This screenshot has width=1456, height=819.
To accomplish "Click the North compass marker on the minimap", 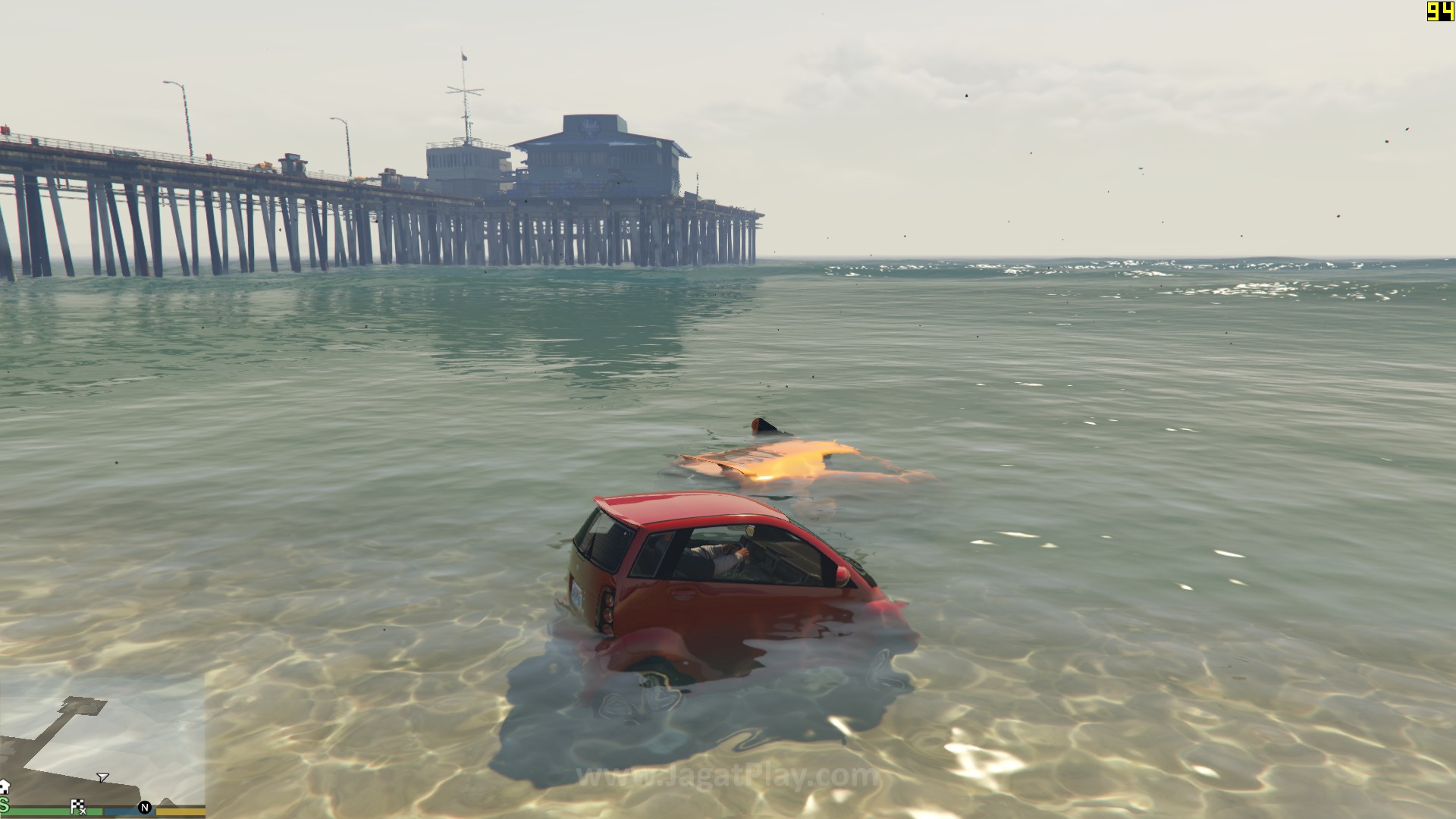I will coord(145,808).
